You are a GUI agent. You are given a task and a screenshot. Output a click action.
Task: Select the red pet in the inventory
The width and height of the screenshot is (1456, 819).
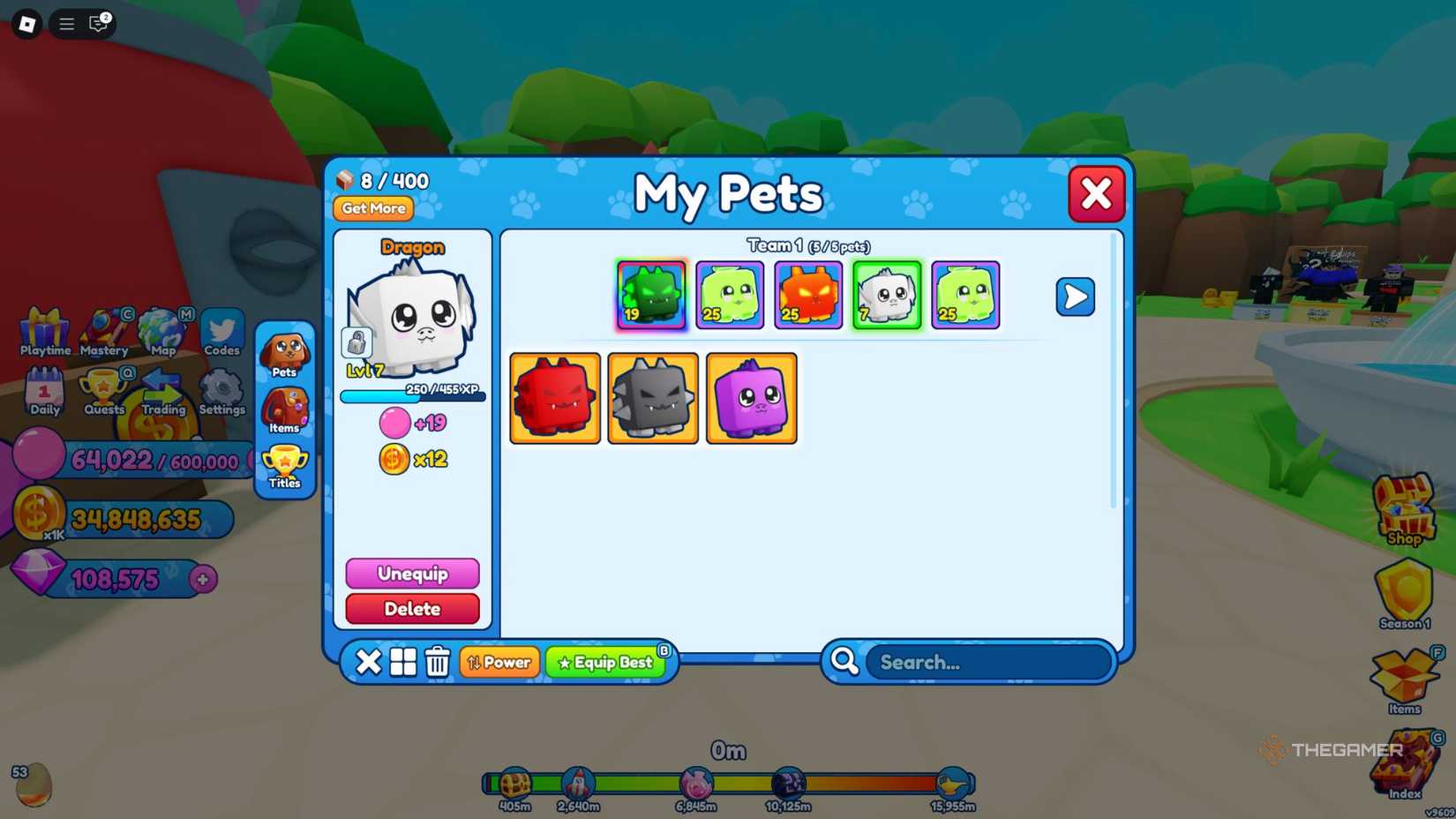(x=554, y=396)
